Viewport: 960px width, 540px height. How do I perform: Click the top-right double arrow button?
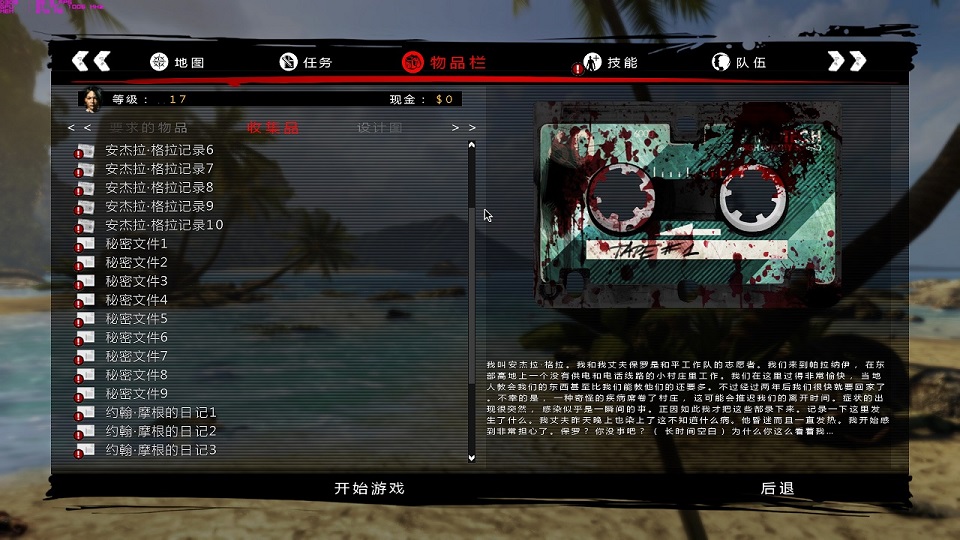click(846, 61)
